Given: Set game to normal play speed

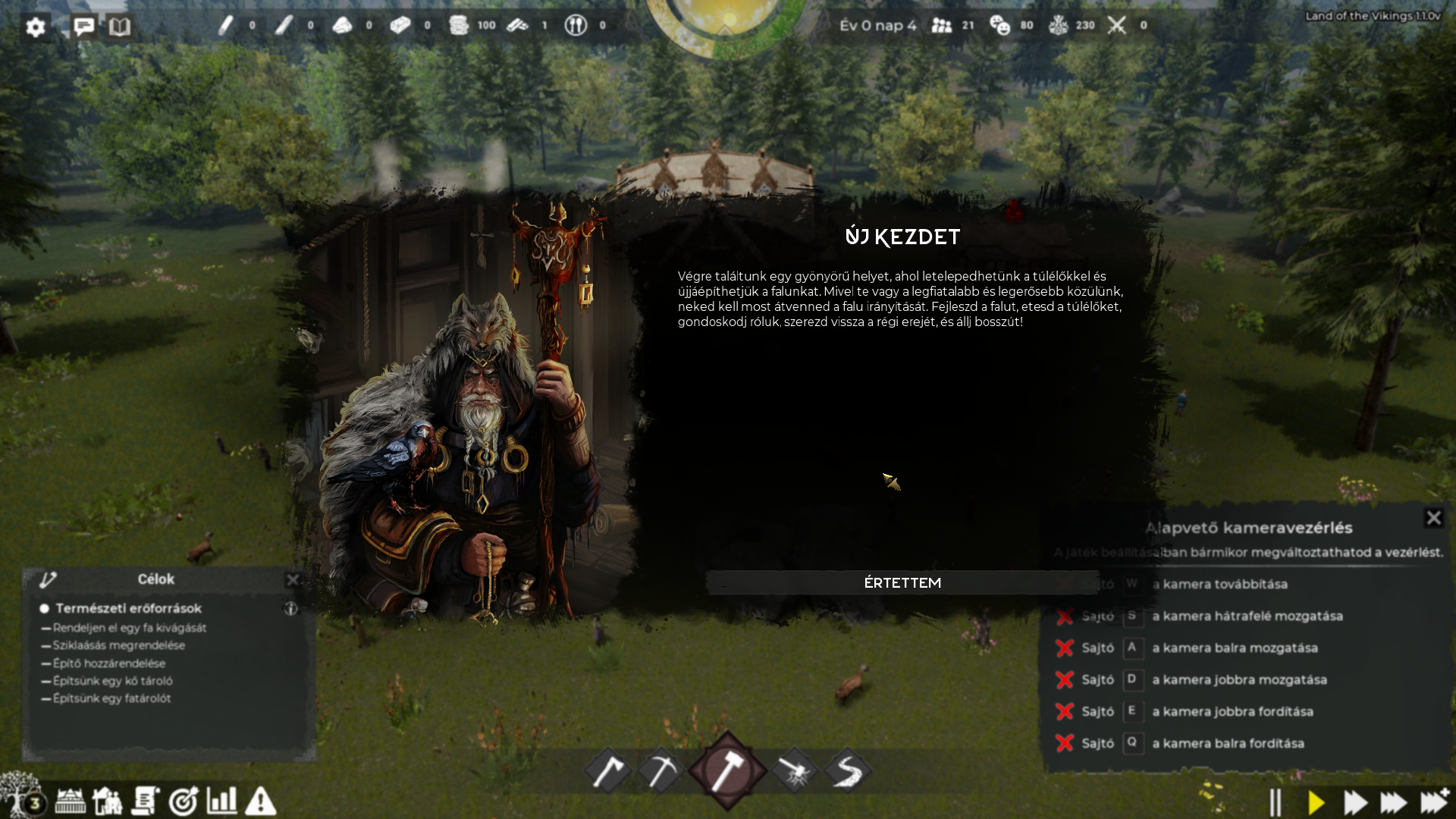Looking at the screenshot, I should pyautogui.click(x=1316, y=802).
